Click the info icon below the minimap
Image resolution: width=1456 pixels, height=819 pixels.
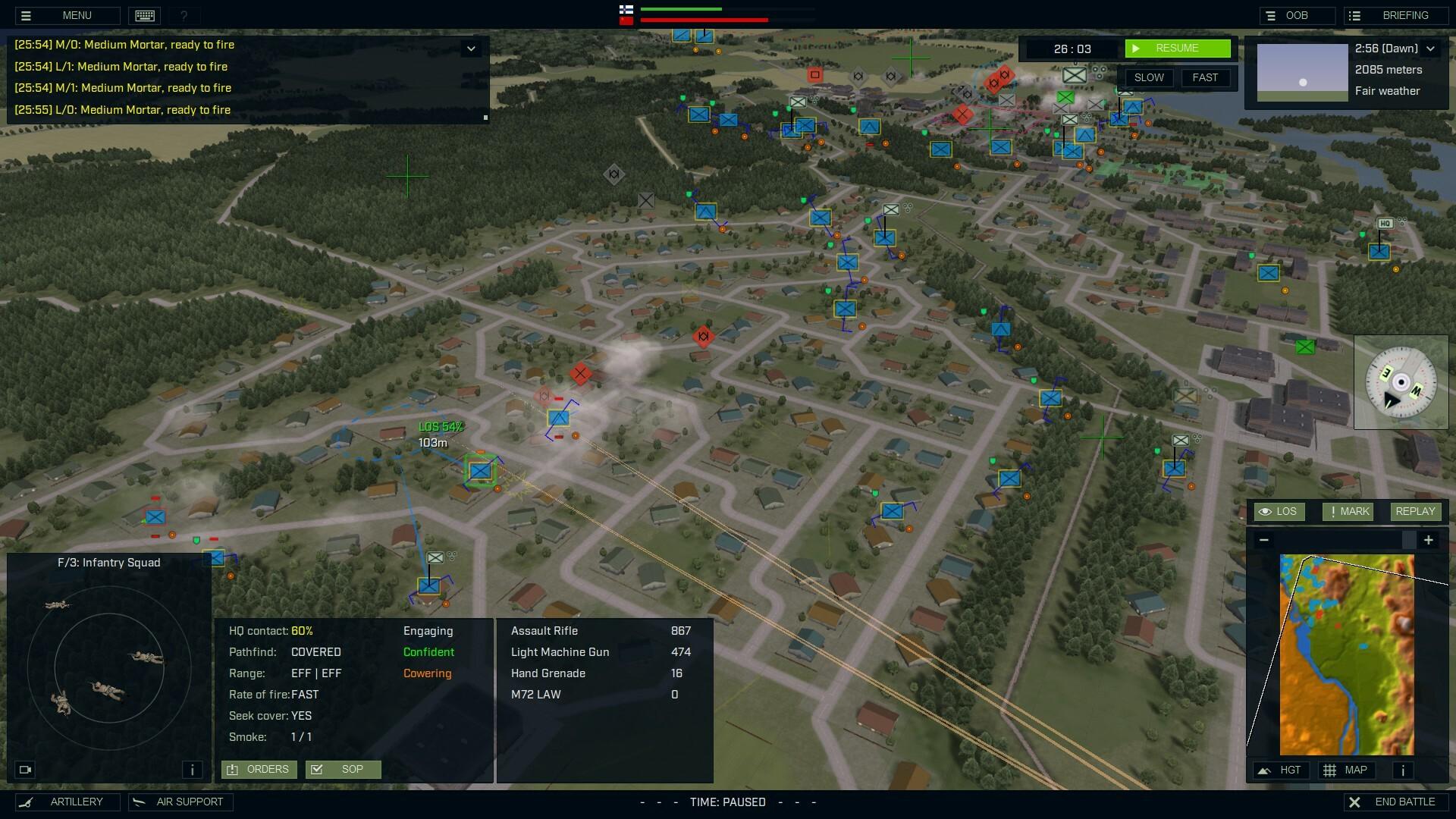click(1402, 770)
